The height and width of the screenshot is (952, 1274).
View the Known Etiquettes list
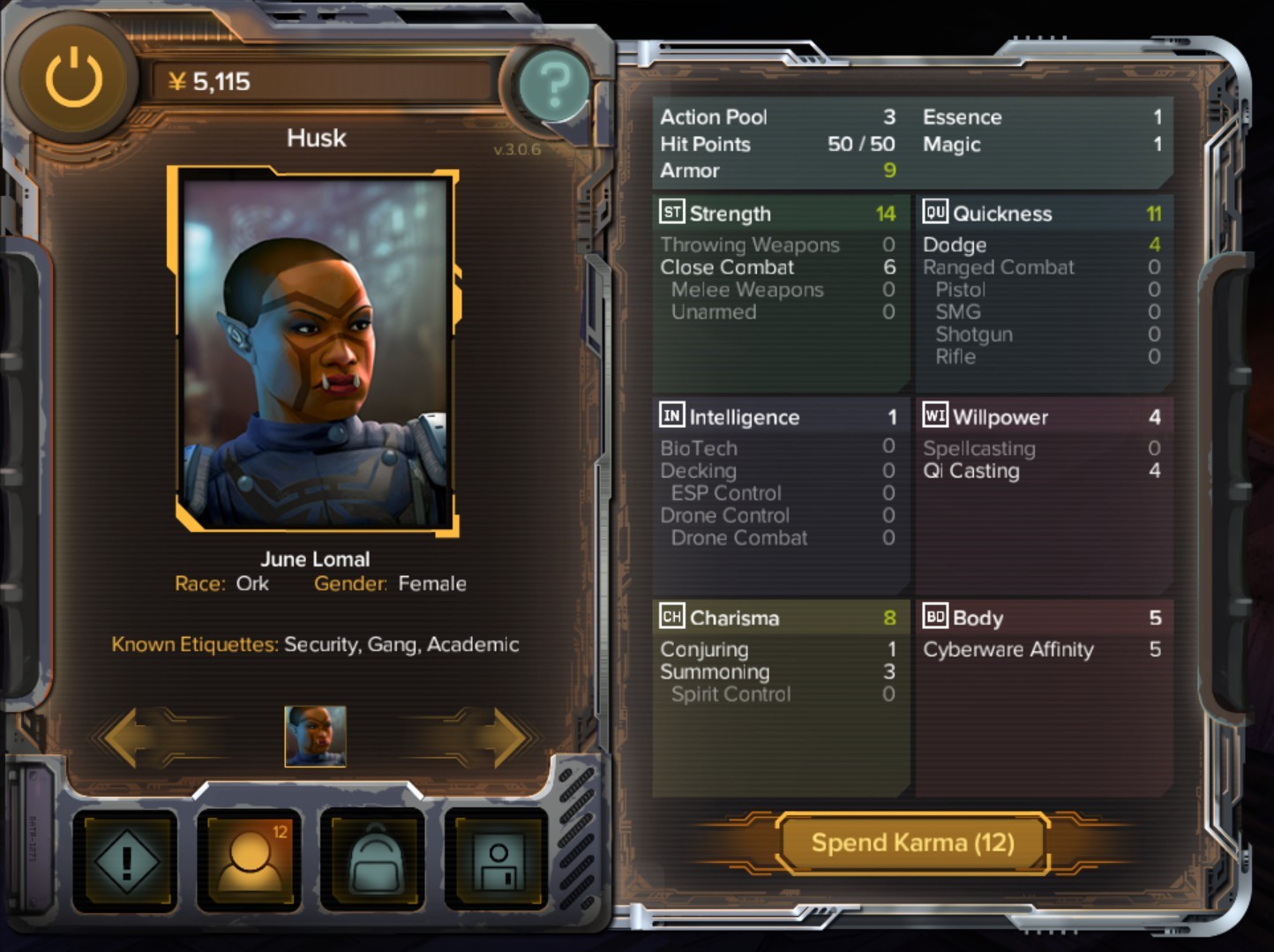[x=315, y=644]
